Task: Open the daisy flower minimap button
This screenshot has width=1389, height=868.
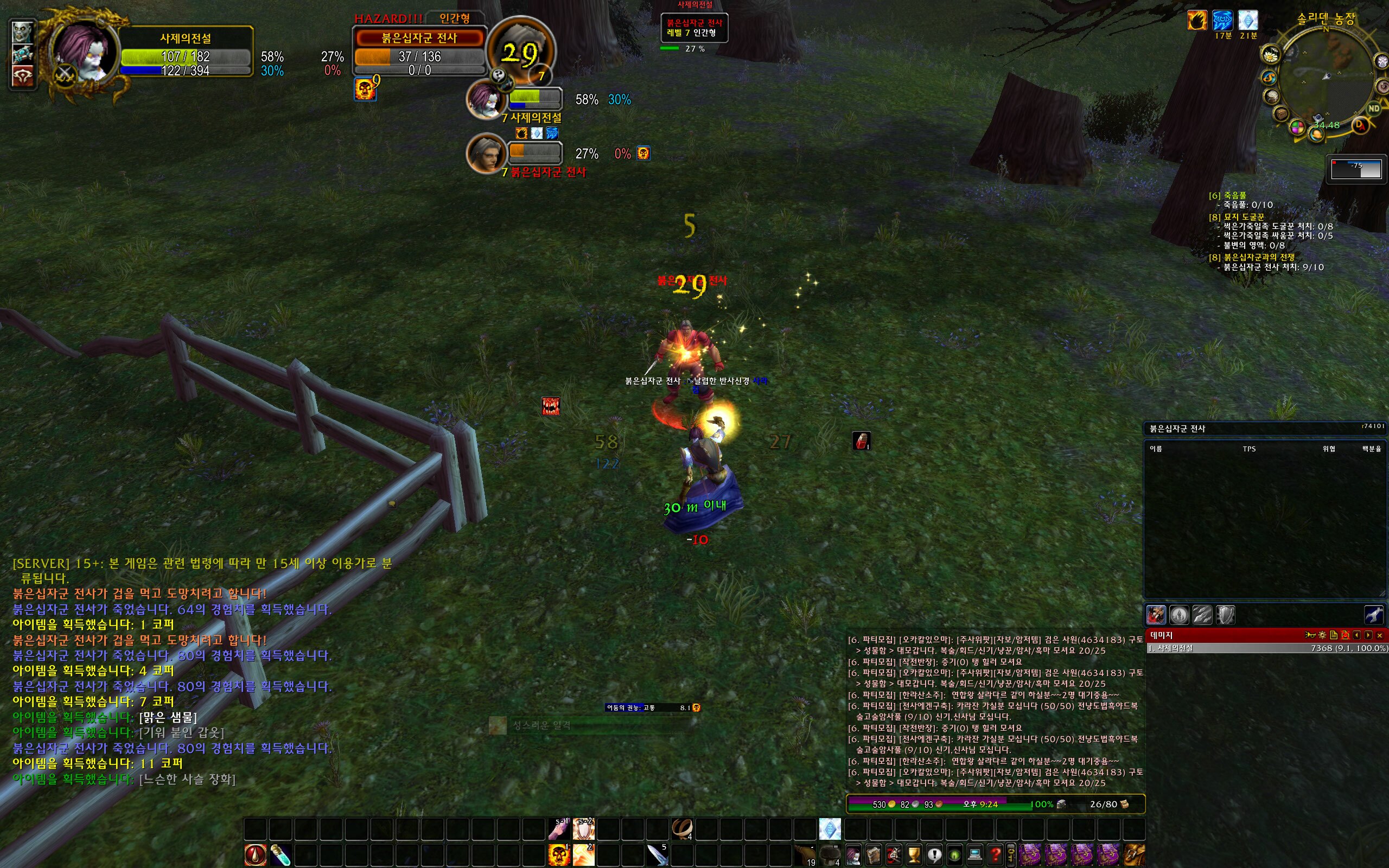Action: pos(1271,56)
